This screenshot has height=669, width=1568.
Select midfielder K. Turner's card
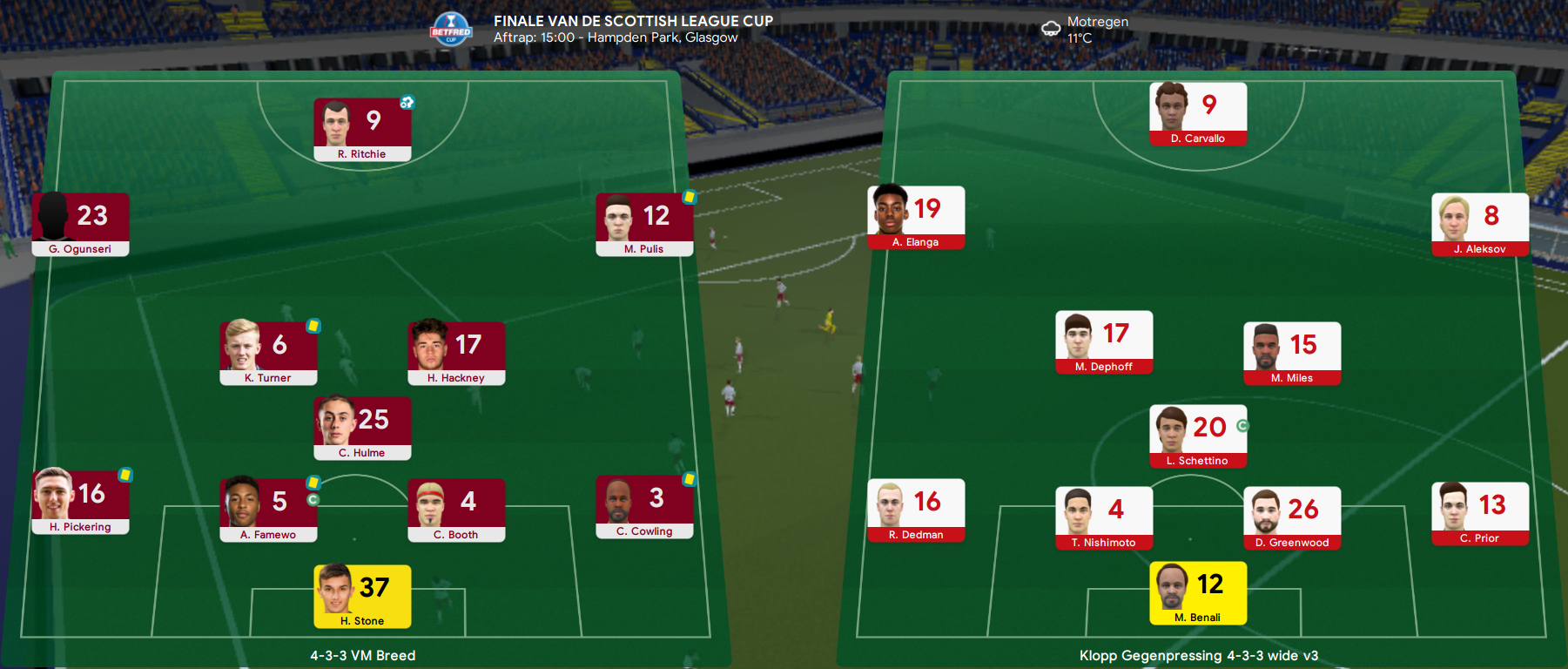click(268, 353)
